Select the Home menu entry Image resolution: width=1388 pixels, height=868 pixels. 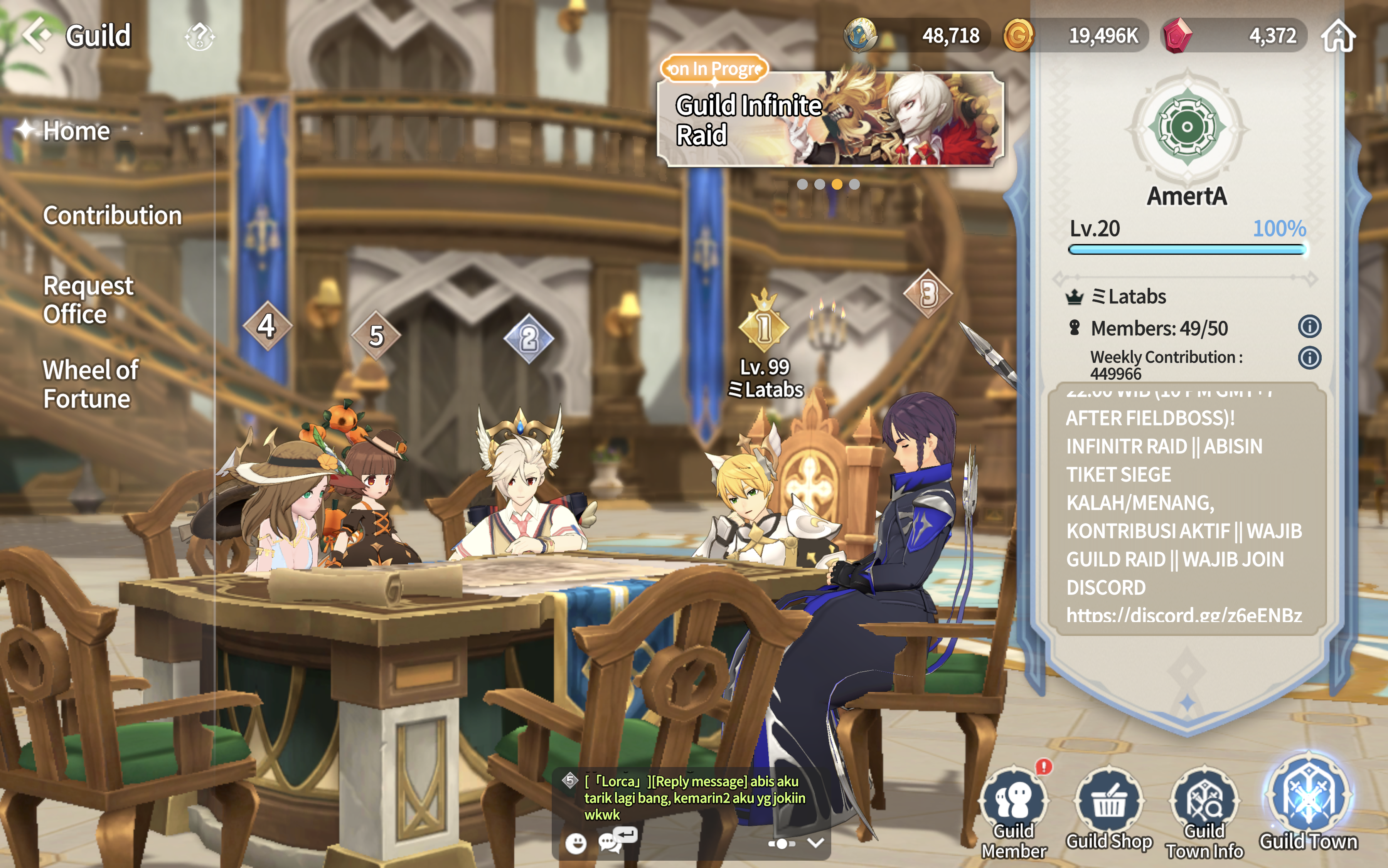(76, 131)
